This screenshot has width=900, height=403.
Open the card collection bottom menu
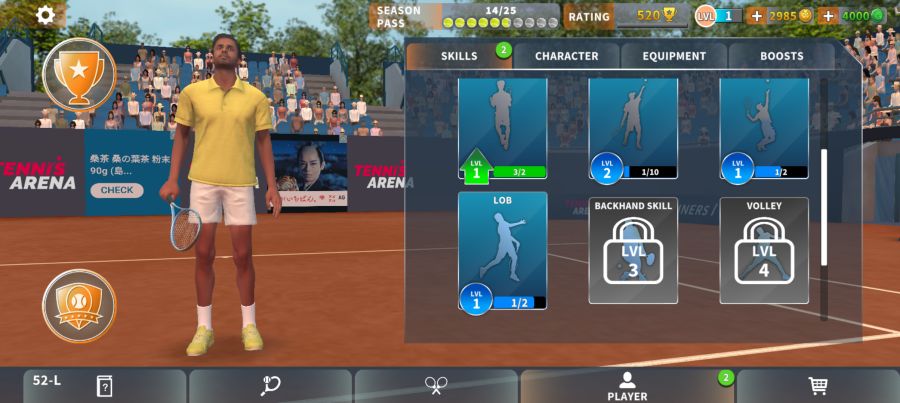pos(104,387)
